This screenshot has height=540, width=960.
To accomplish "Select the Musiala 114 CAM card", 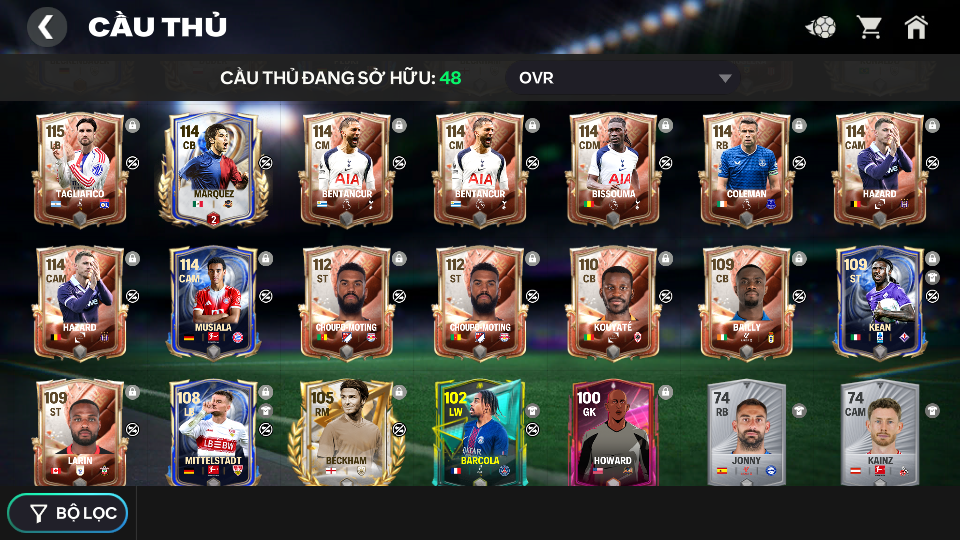I will (x=213, y=301).
